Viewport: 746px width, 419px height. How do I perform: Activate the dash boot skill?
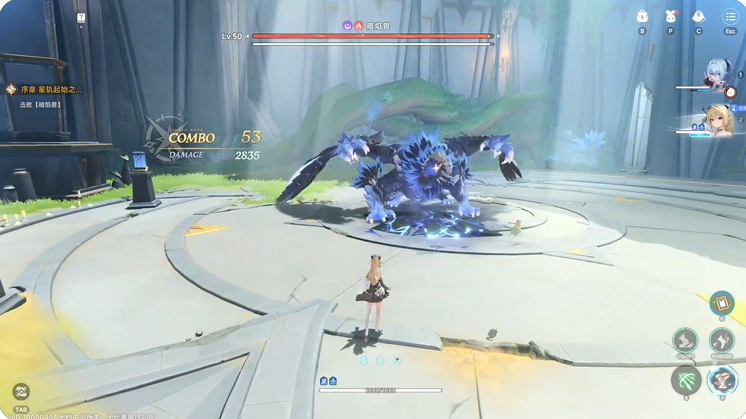point(685,340)
